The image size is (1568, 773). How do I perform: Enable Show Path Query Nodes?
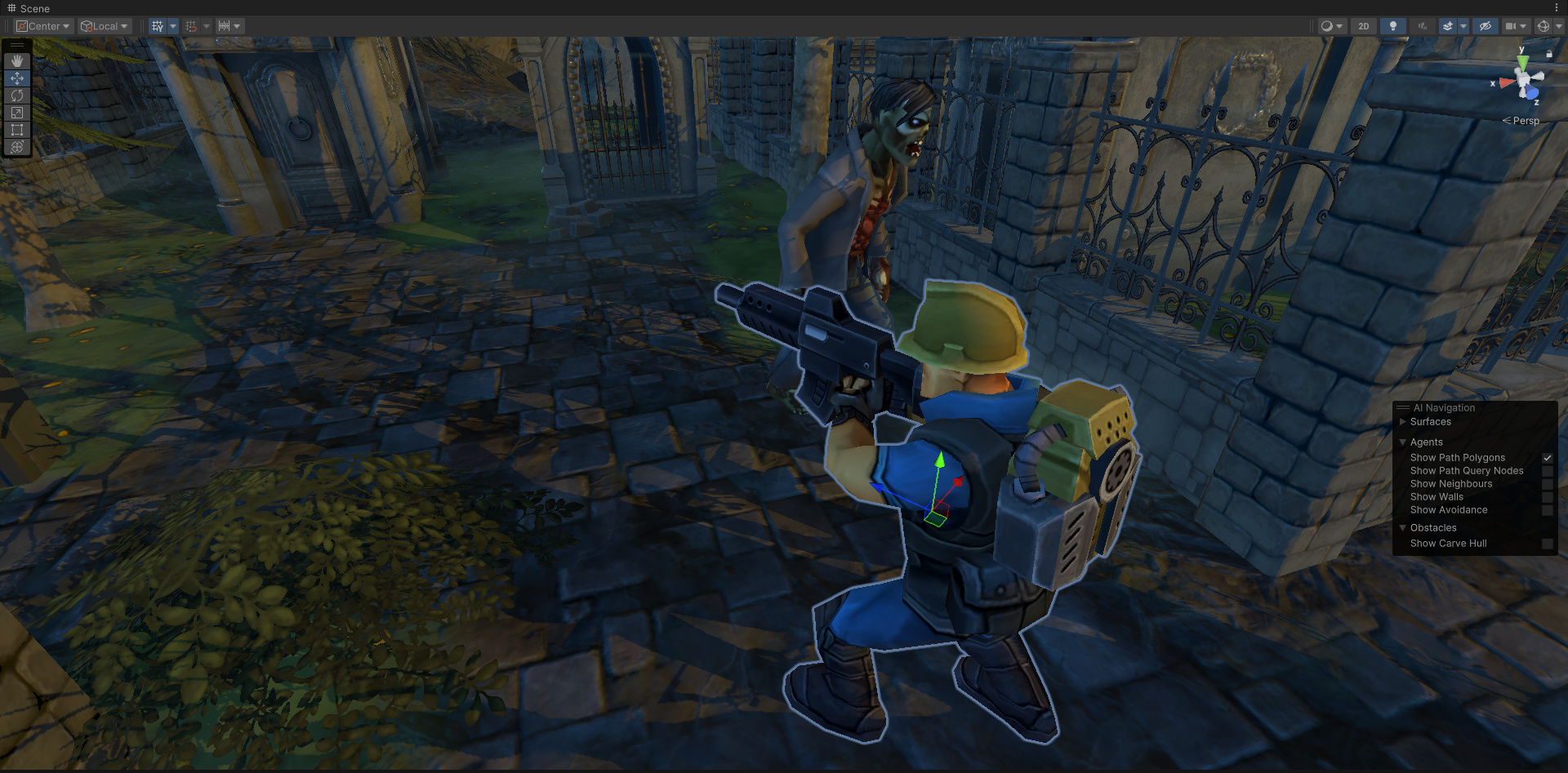[x=1547, y=471]
